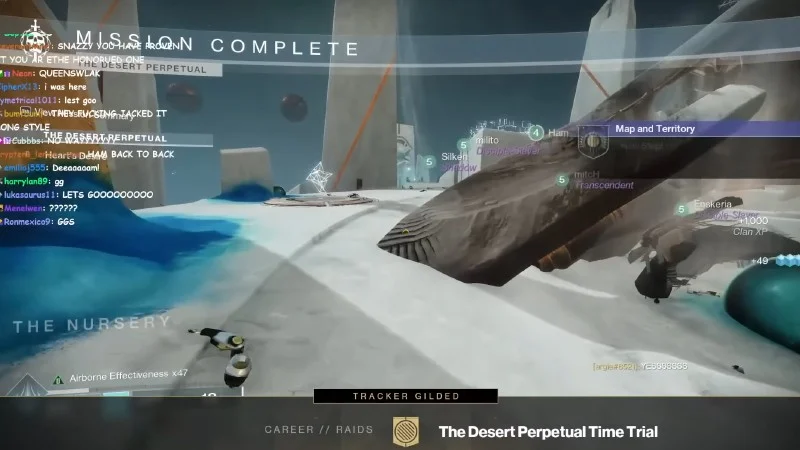Click the skull emblem beside Mission Complete
This screenshot has width=800, height=450.
[38, 41]
